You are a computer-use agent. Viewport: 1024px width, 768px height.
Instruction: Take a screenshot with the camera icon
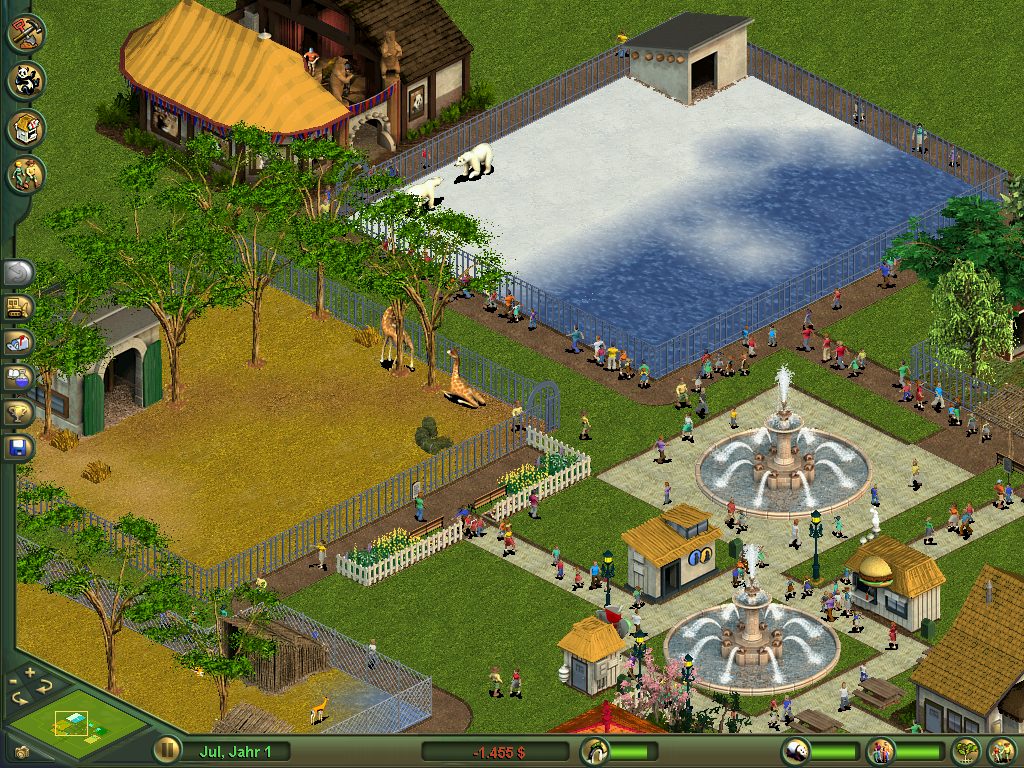pos(21,751)
